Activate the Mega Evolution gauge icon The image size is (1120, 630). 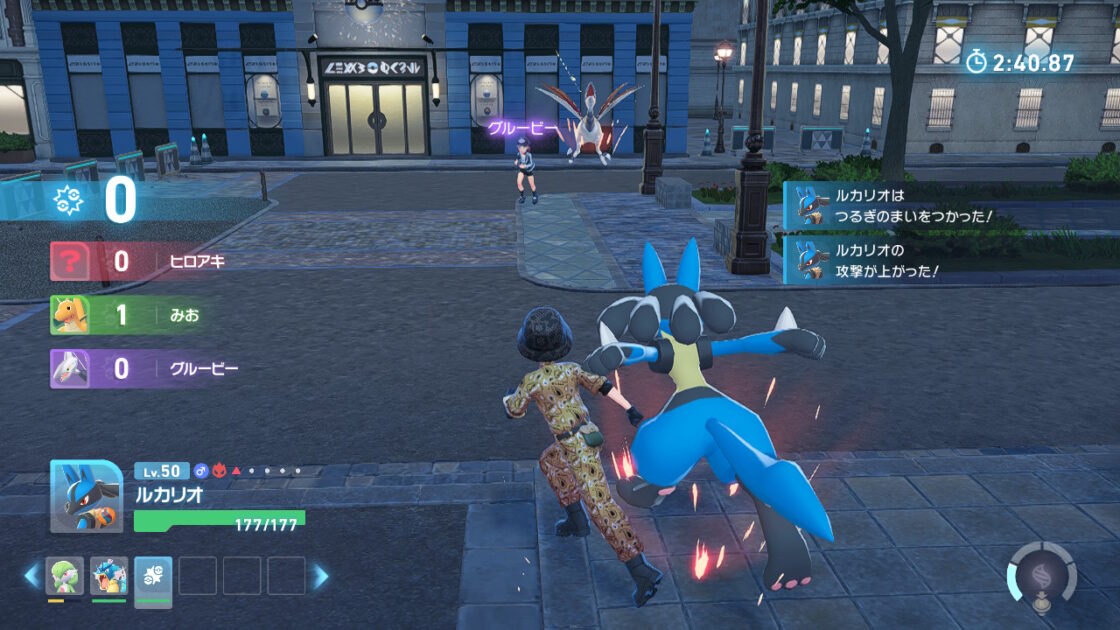pyautogui.click(x=1041, y=578)
